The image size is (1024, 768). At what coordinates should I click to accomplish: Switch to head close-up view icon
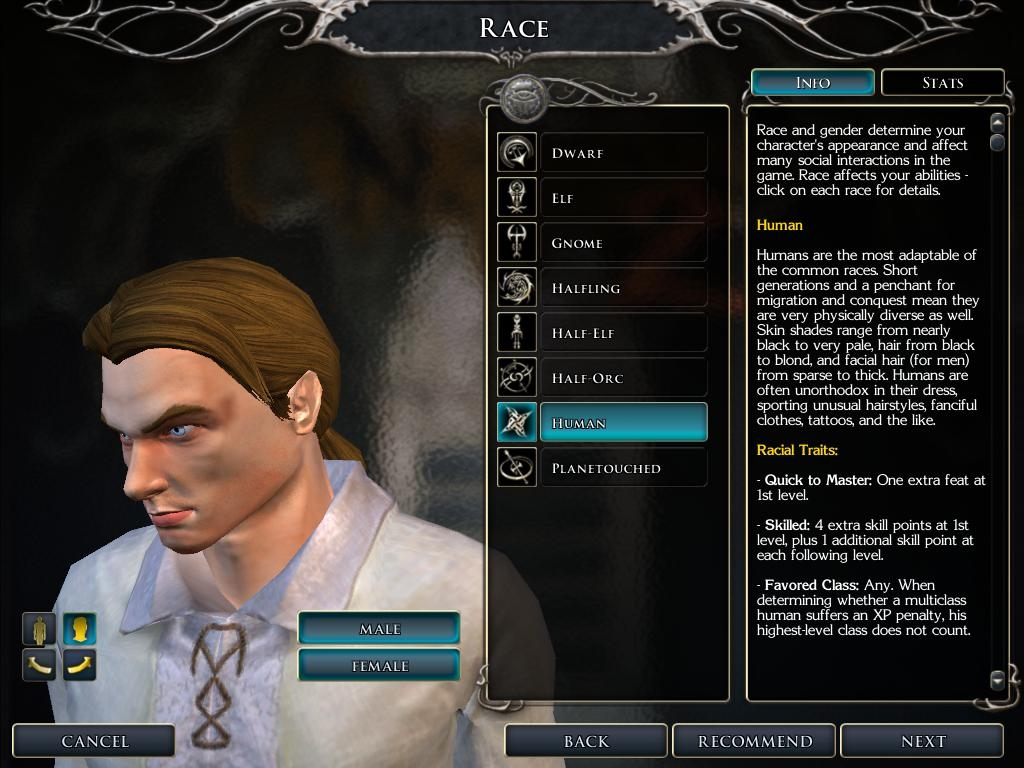point(80,629)
